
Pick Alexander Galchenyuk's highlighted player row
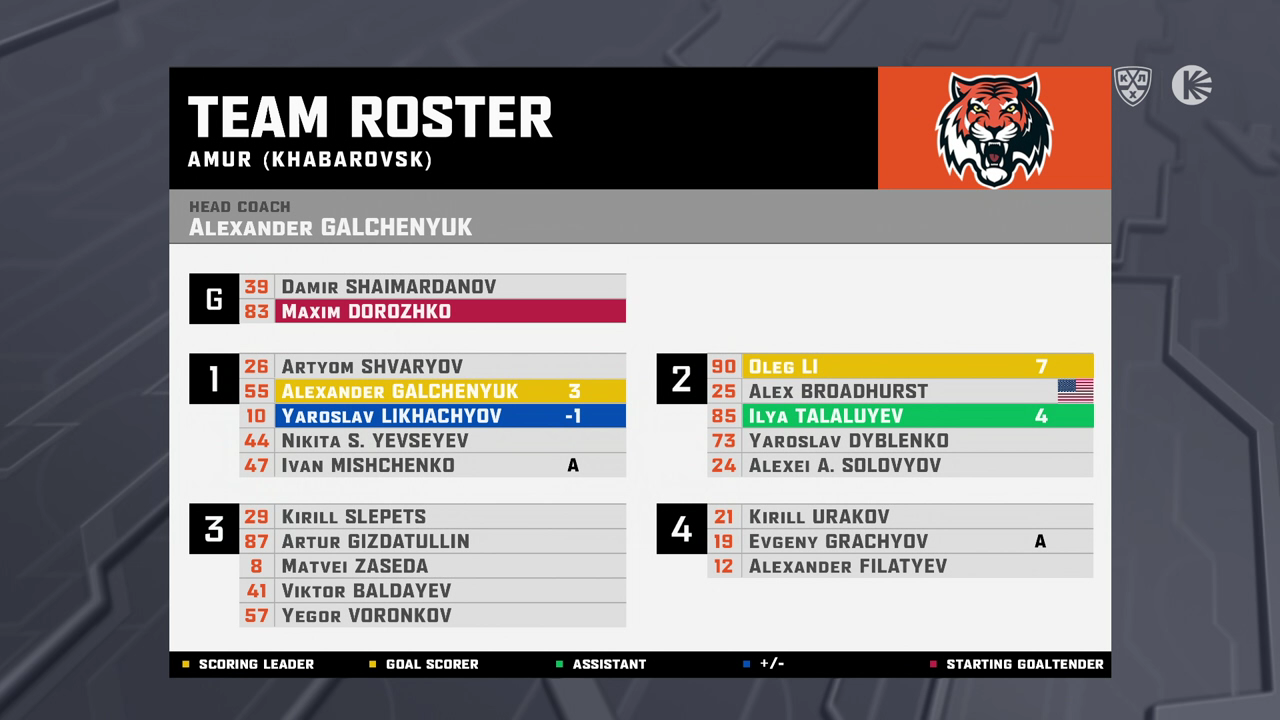432,391
